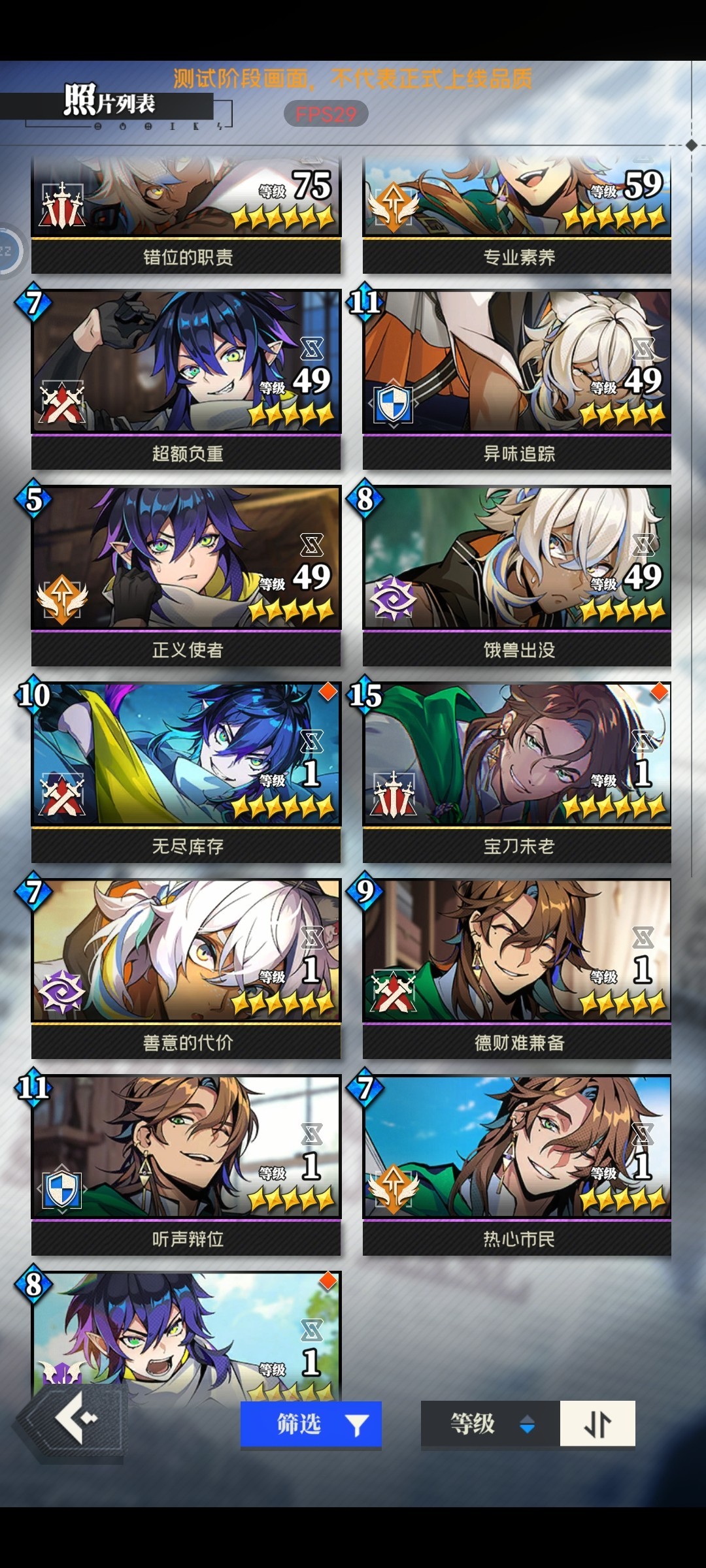The image size is (706, 1568).
Task: Open the 善意的代价 photo card
Action: click(186, 967)
